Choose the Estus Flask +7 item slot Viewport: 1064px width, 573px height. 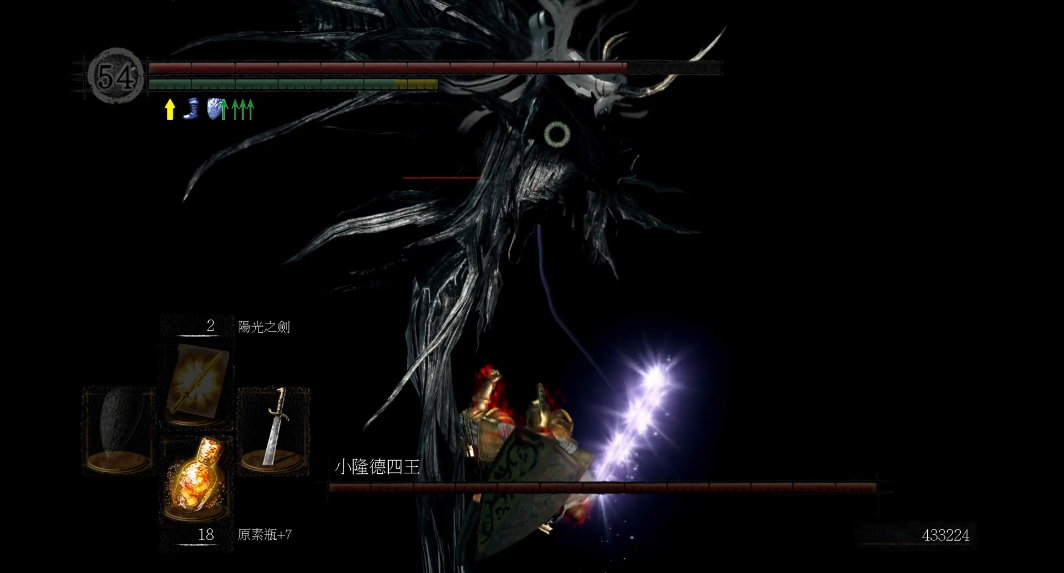tap(197, 478)
